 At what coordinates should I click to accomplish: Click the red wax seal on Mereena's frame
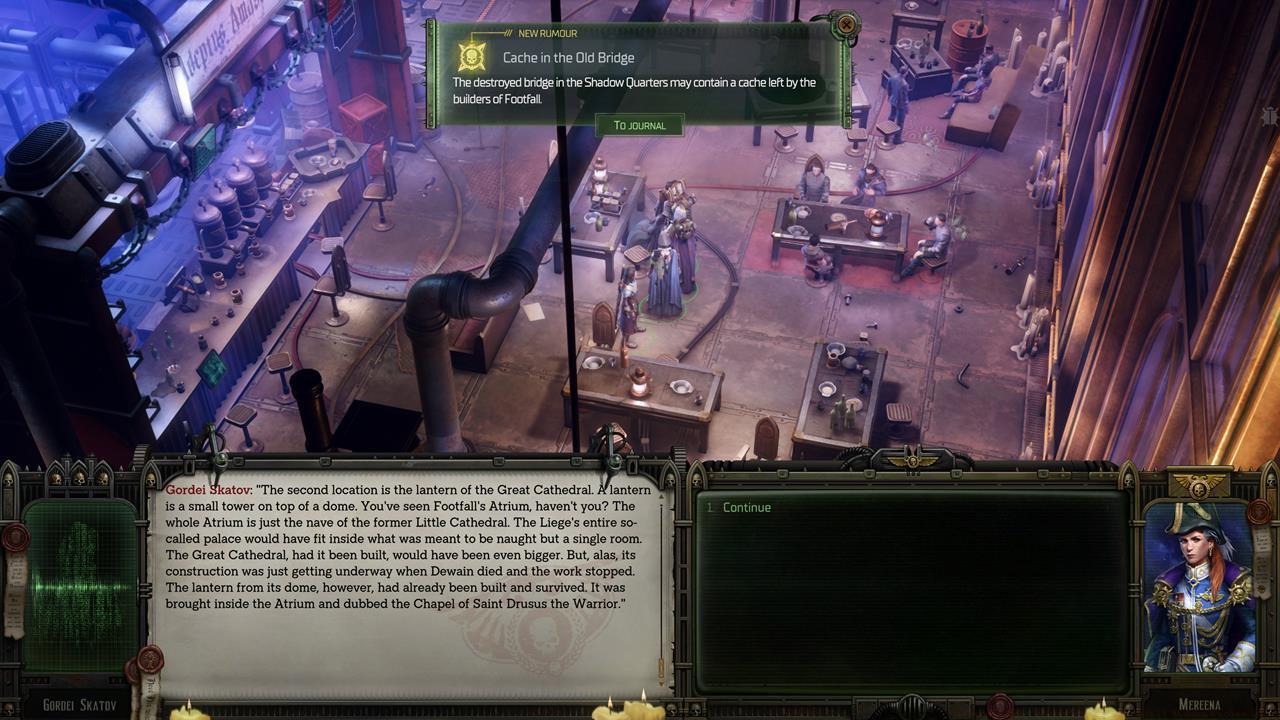pyautogui.click(x=1259, y=512)
